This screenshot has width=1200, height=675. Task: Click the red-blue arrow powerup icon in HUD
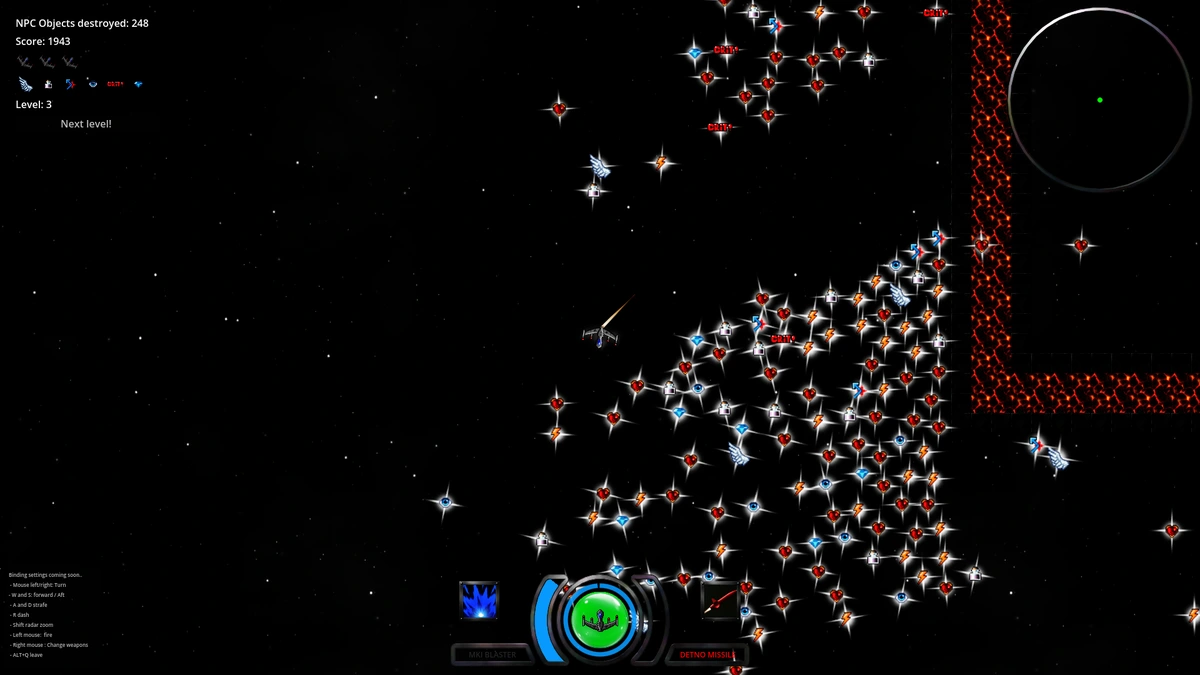tap(70, 84)
